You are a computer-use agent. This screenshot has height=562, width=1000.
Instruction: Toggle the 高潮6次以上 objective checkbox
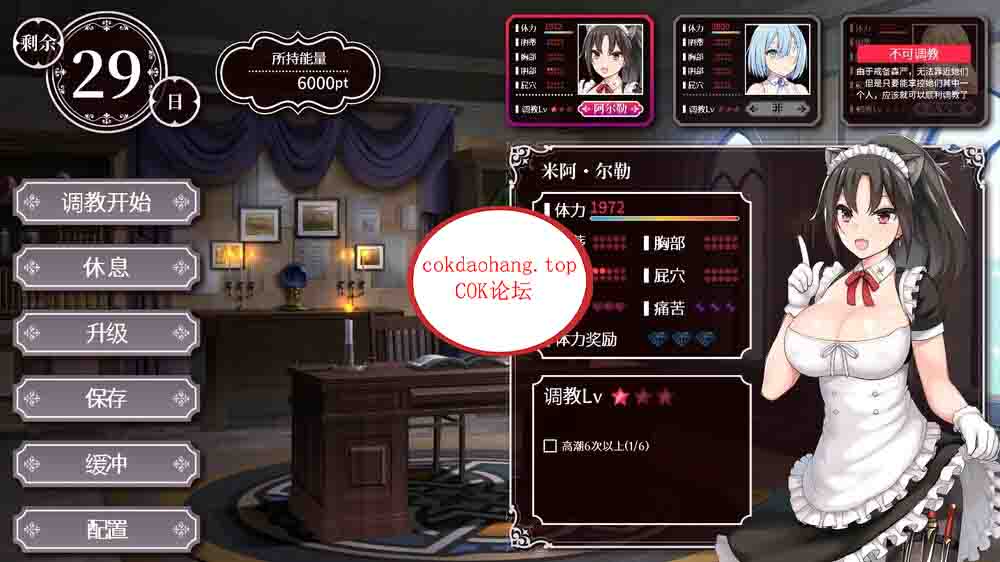click(550, 446)
